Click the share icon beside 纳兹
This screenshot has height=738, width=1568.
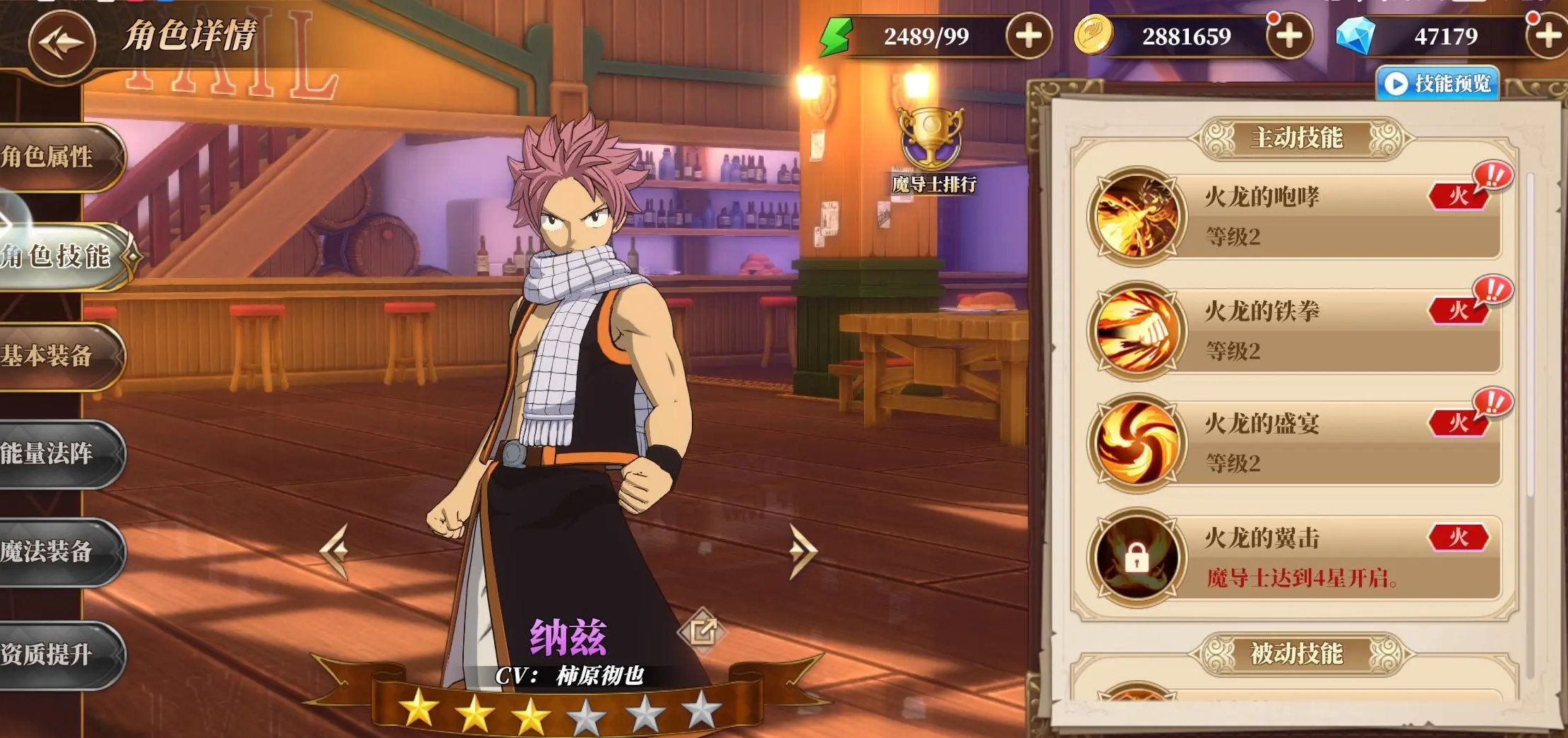pyautogui.click(x=702, y=630)
